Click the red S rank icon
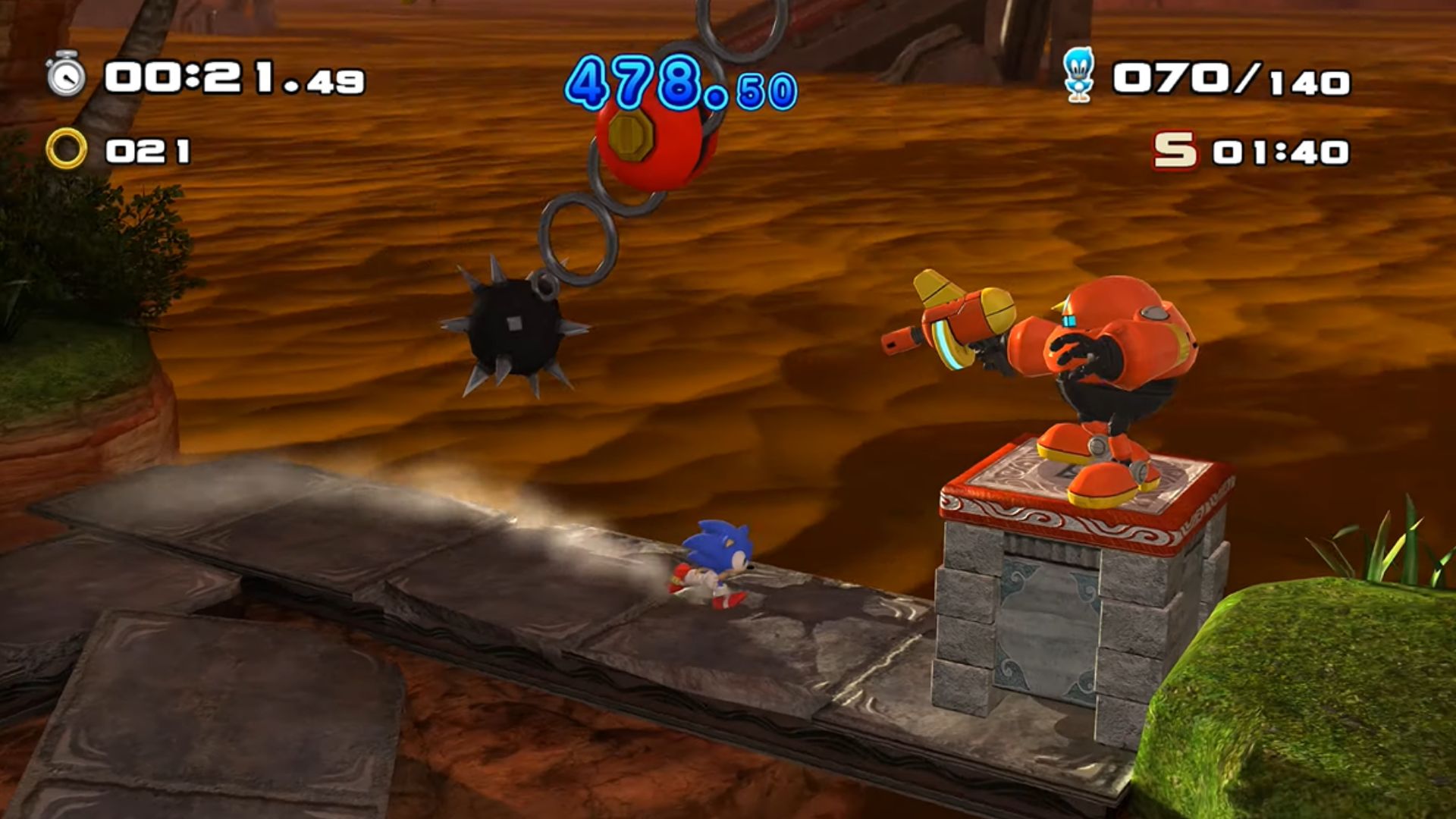The image size is (1456, 819). (x=1175, y=150)
